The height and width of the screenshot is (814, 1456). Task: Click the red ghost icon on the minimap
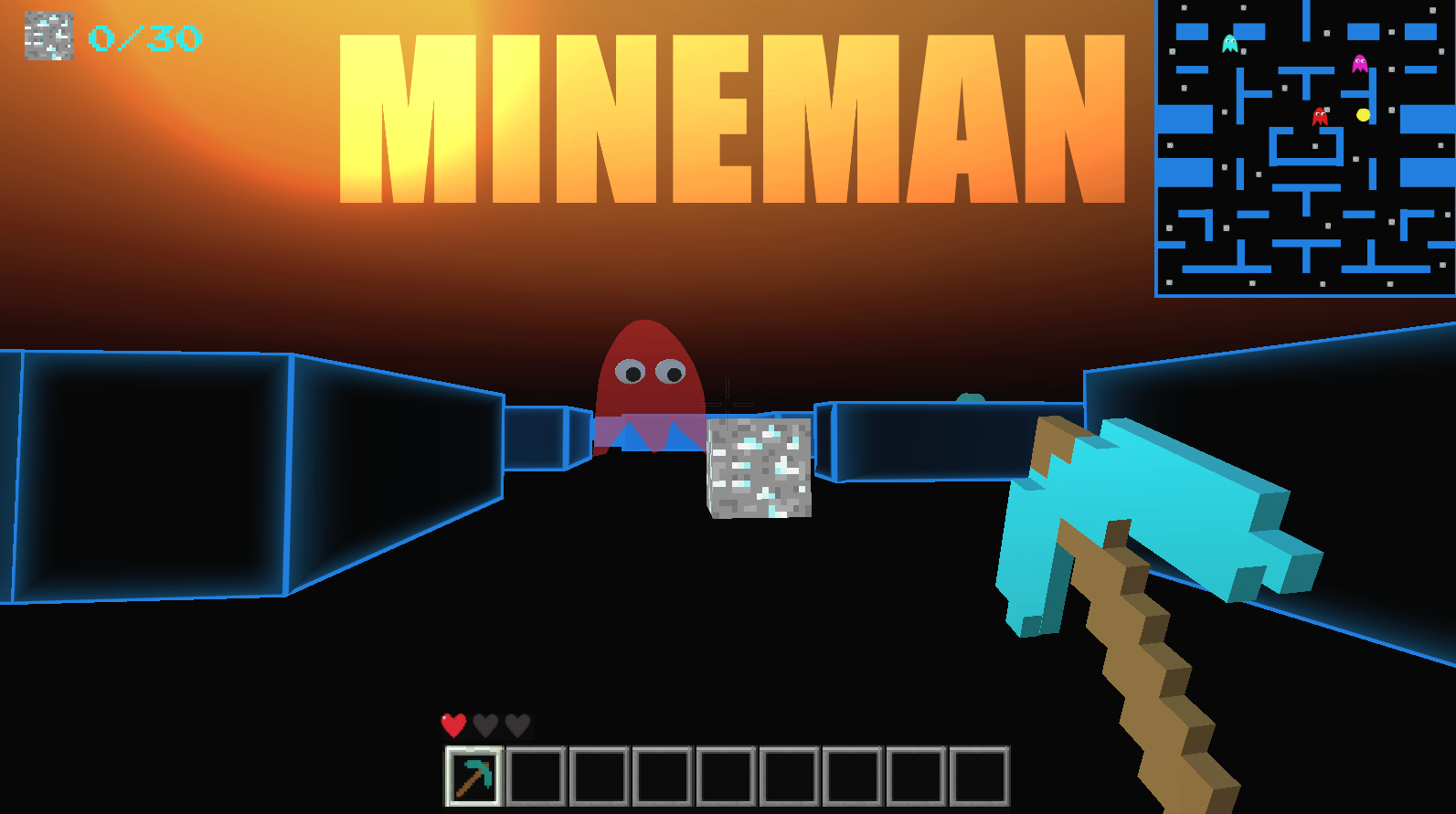[x=1320, y=116]
